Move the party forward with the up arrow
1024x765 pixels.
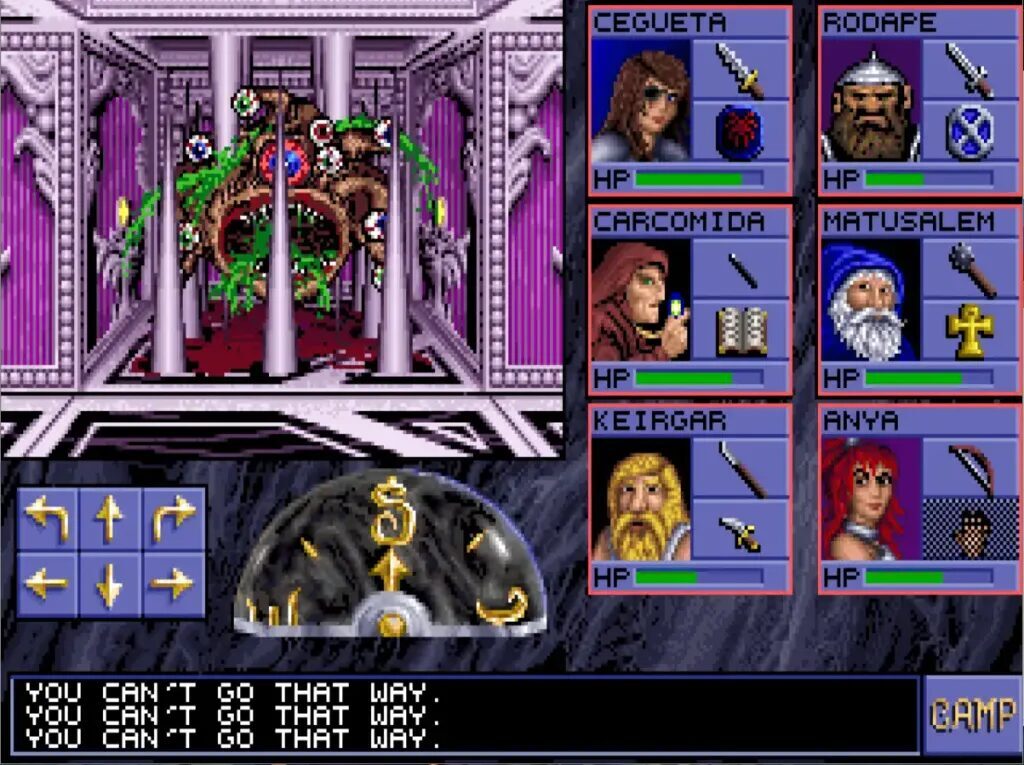(x=110, y=518)
